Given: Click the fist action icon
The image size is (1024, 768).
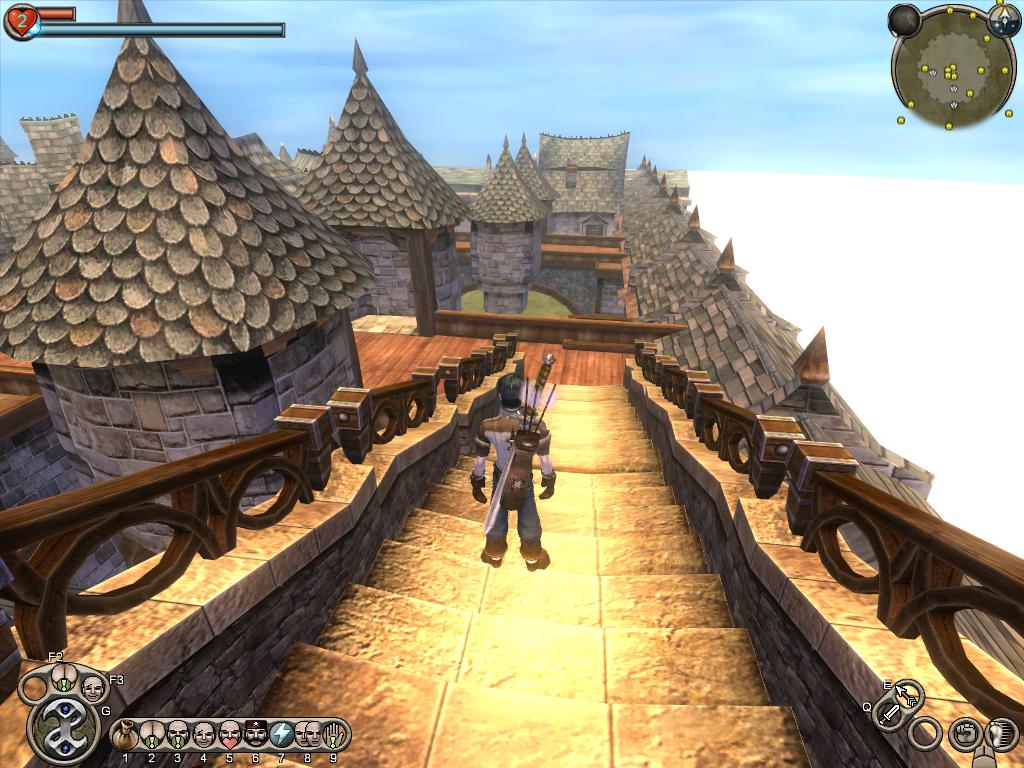Looking at the screenshot, I should tap(964, 734).
